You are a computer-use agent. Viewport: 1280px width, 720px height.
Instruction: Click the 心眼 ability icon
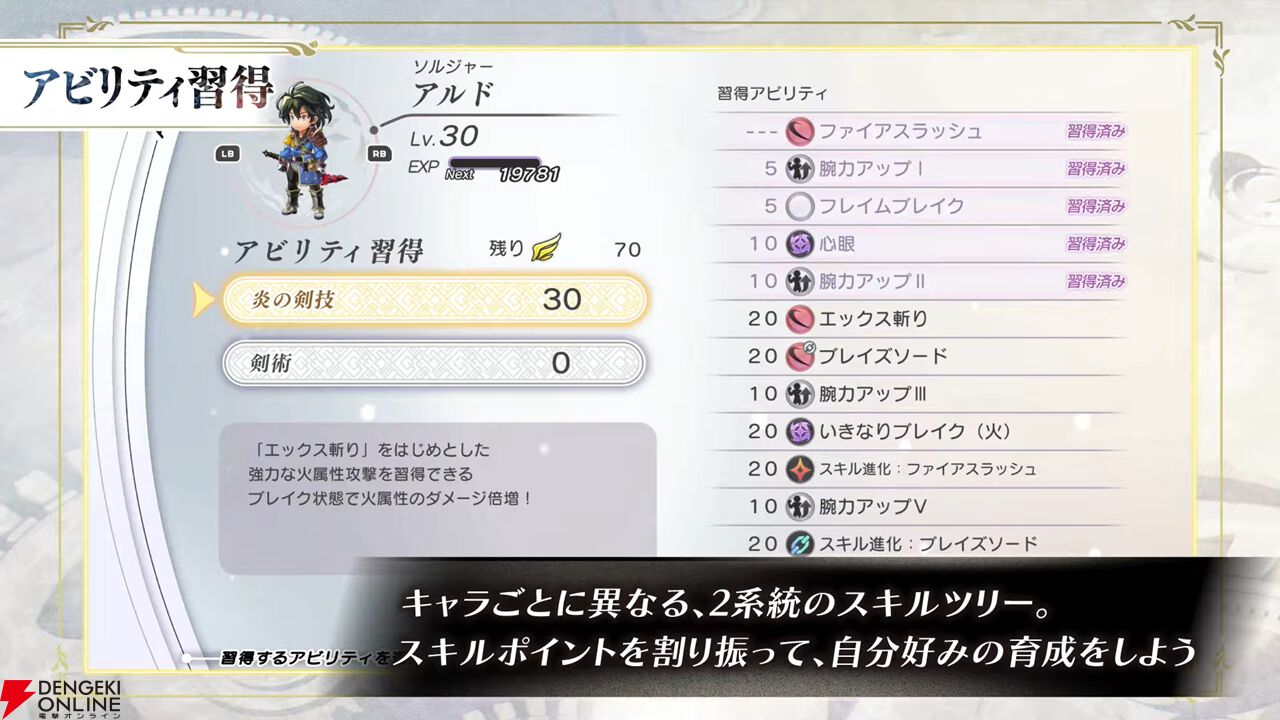(798, 240)
